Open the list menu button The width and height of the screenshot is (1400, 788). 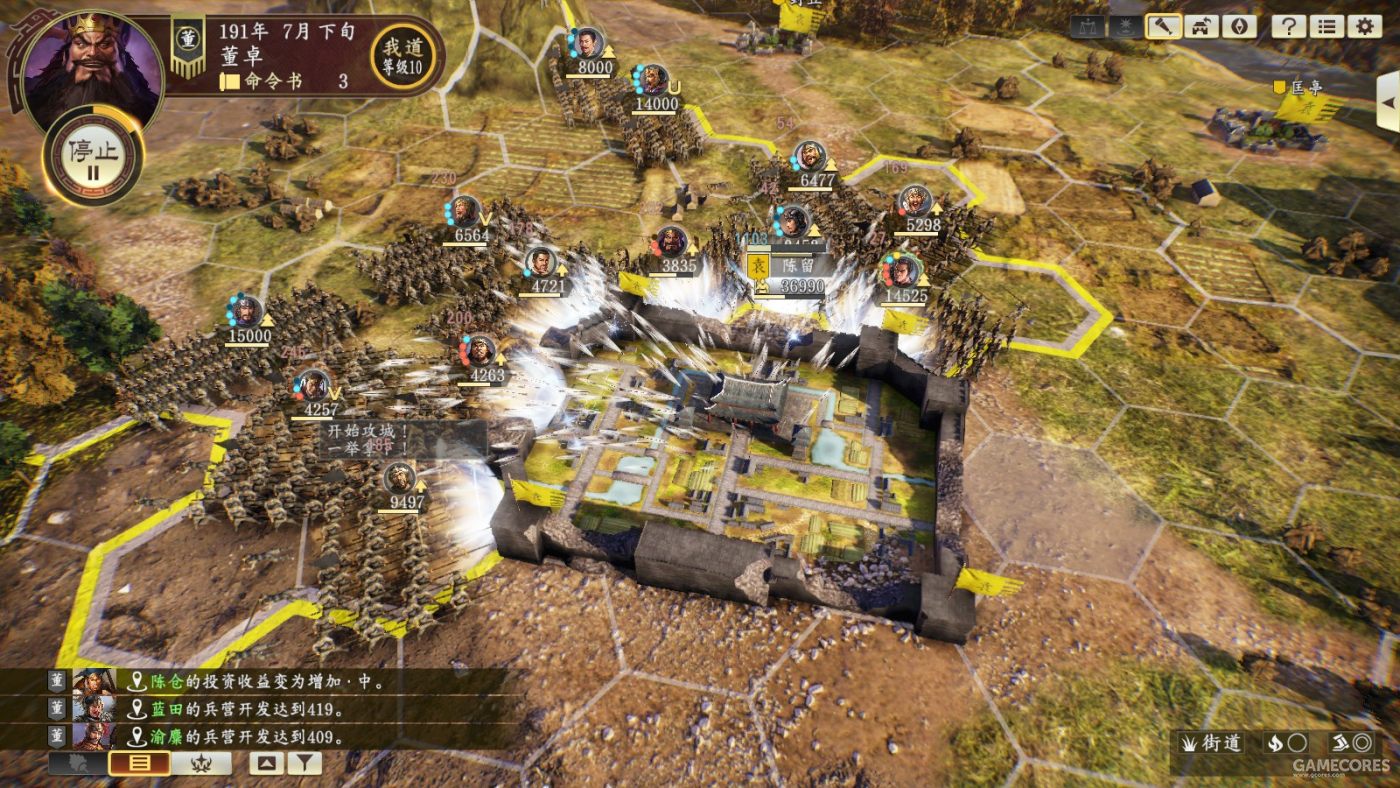(x=1327, y=26)
